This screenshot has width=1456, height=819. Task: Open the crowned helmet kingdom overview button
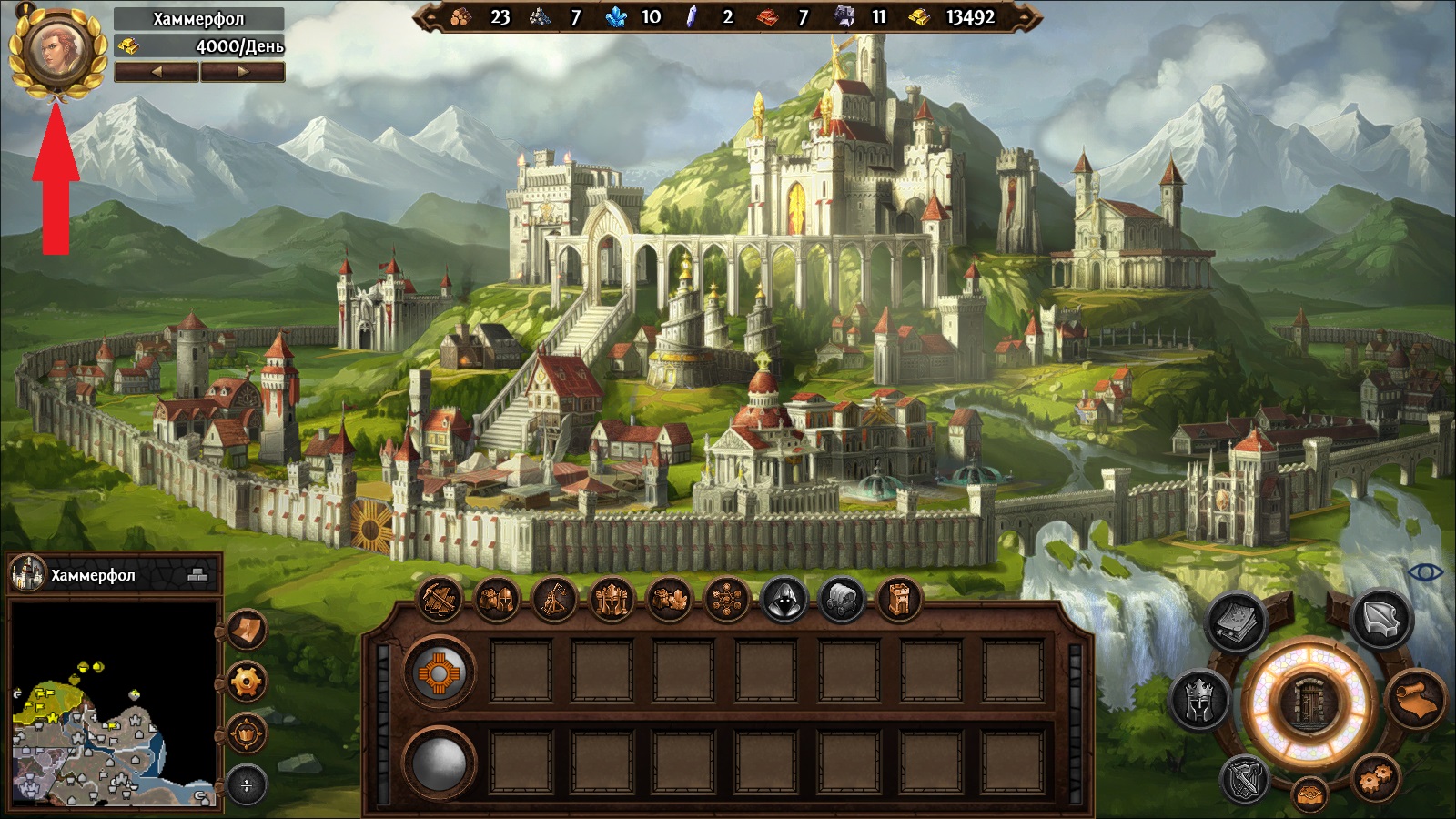(x=1199, y=701)
